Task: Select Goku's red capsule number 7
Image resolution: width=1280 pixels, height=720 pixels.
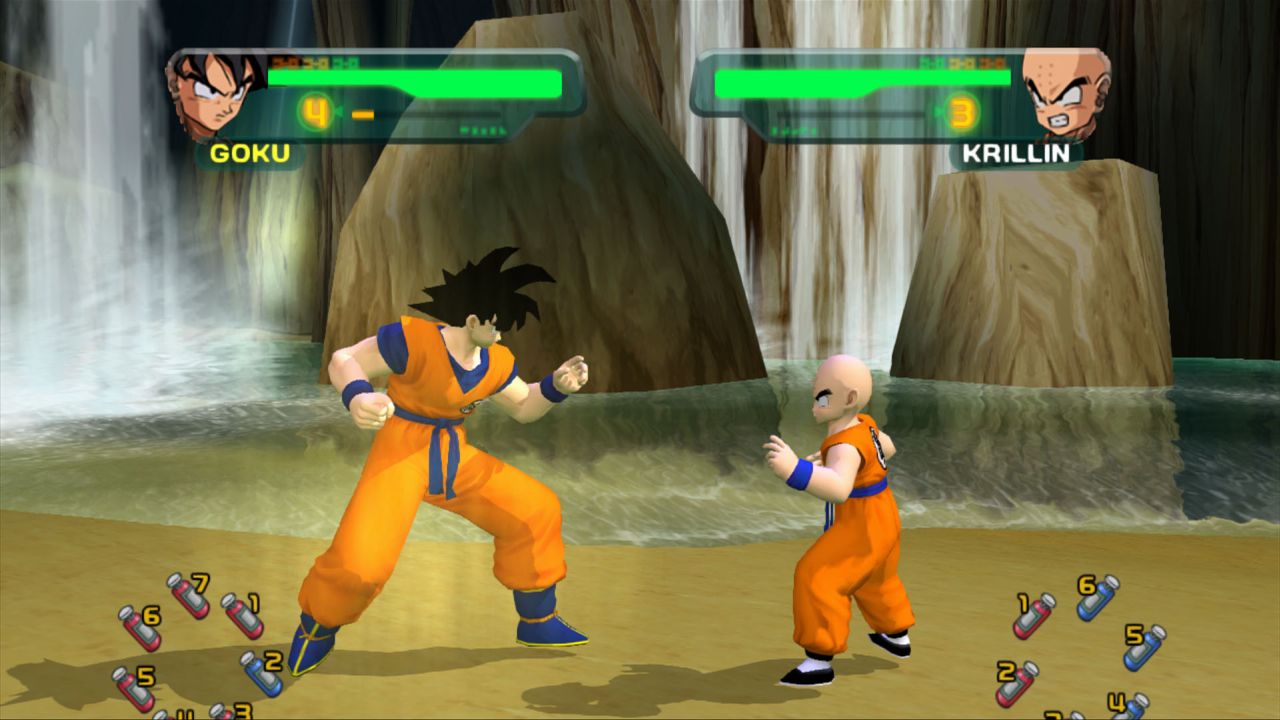Action: (x=187, y=595)
